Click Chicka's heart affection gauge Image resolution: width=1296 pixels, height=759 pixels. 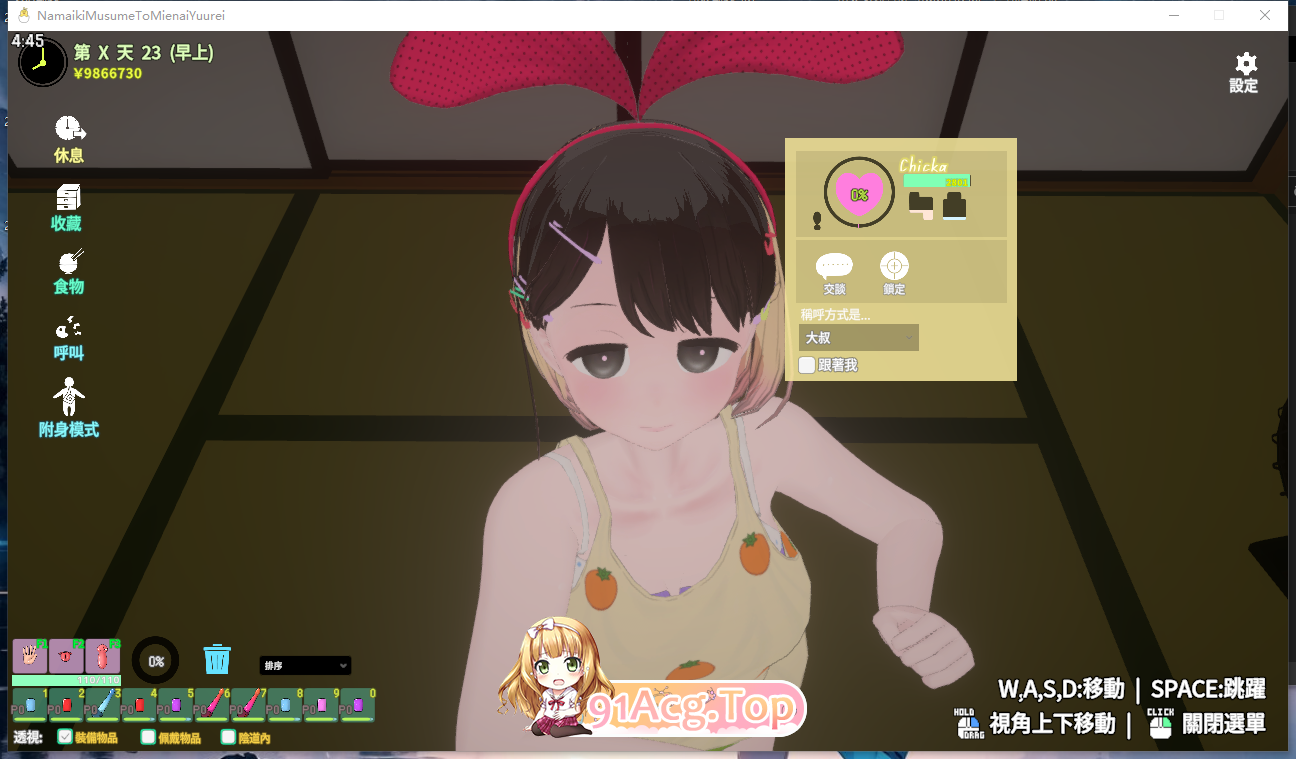[858, 192]
